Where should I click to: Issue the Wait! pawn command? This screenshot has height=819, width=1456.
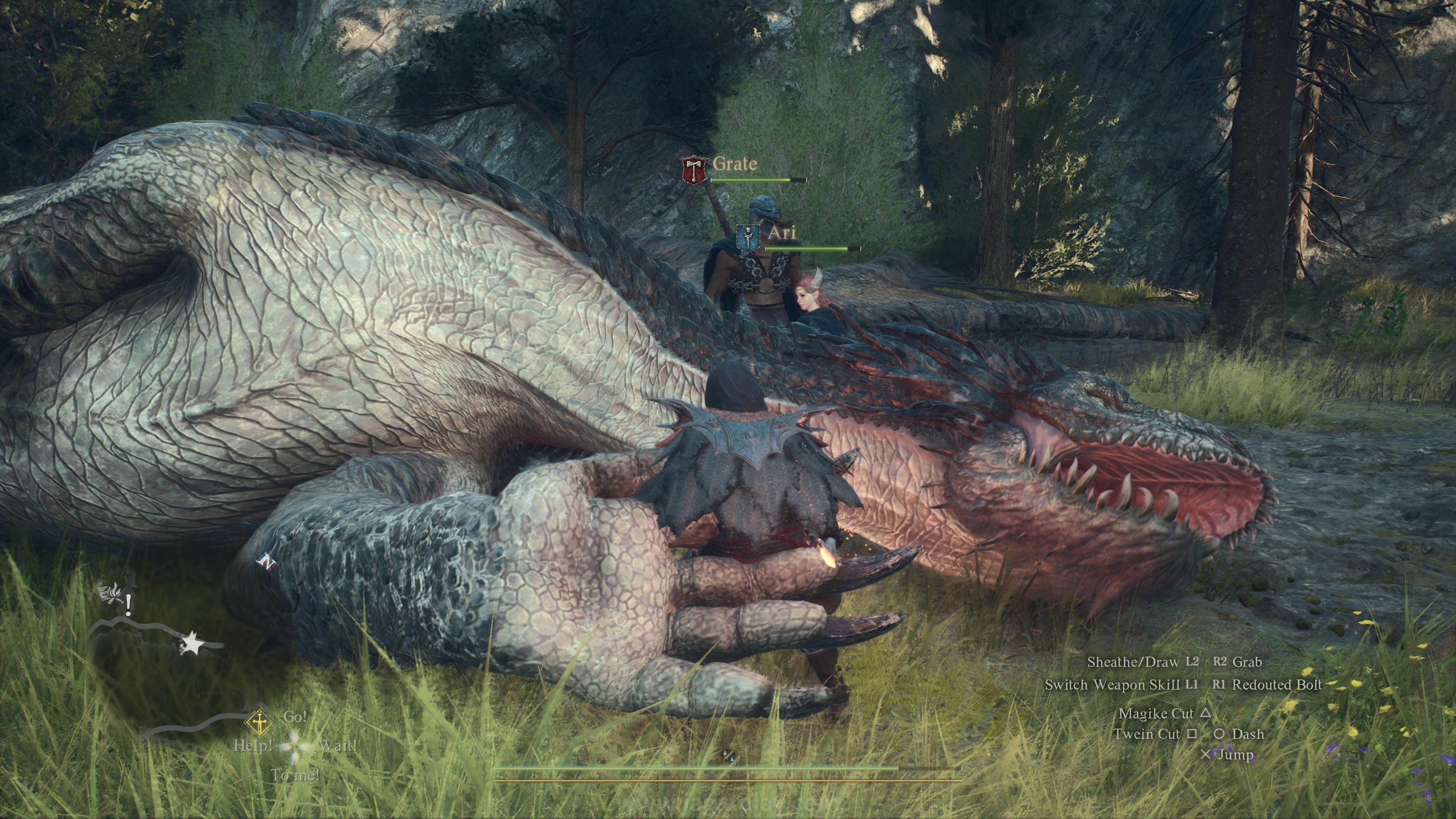[337, 745]
